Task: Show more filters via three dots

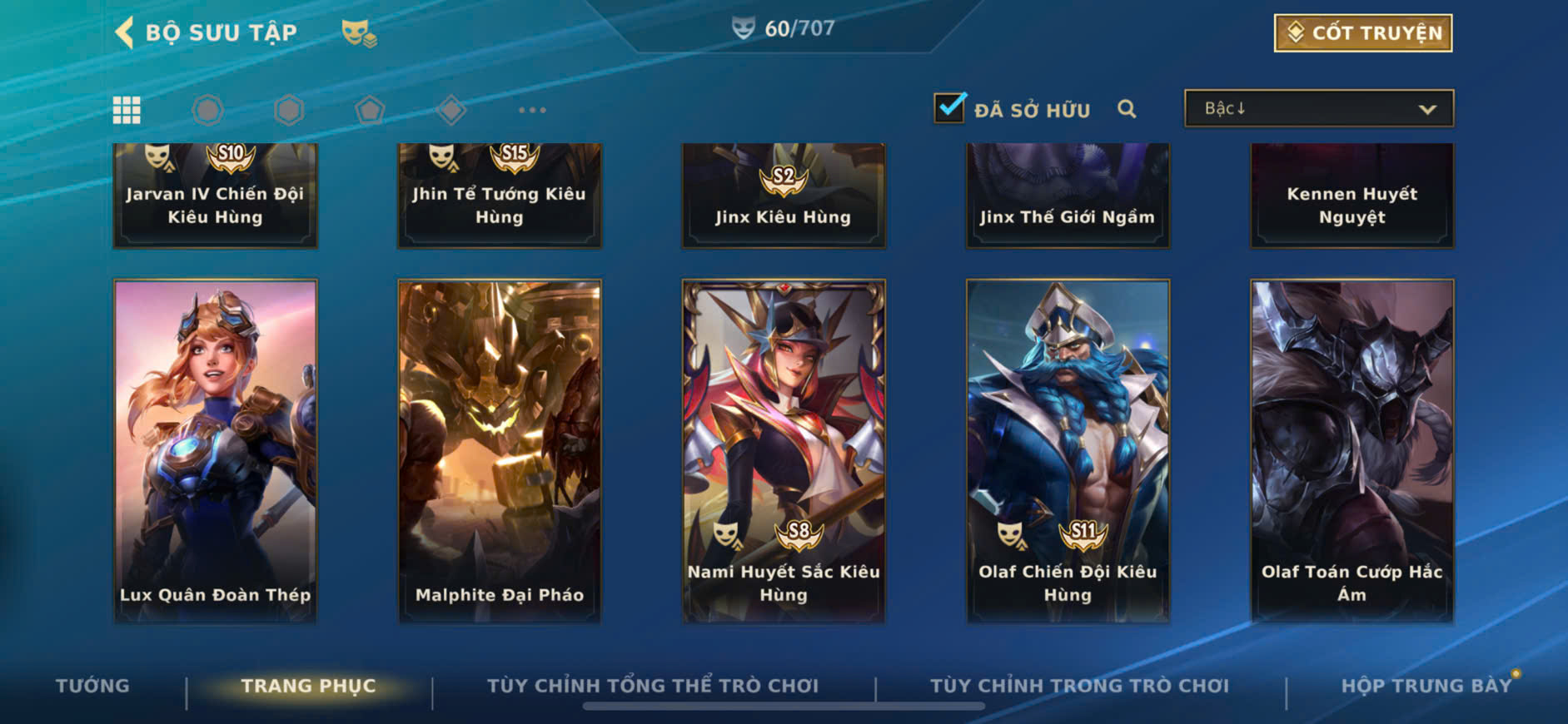Action: [x=532, y=110]
